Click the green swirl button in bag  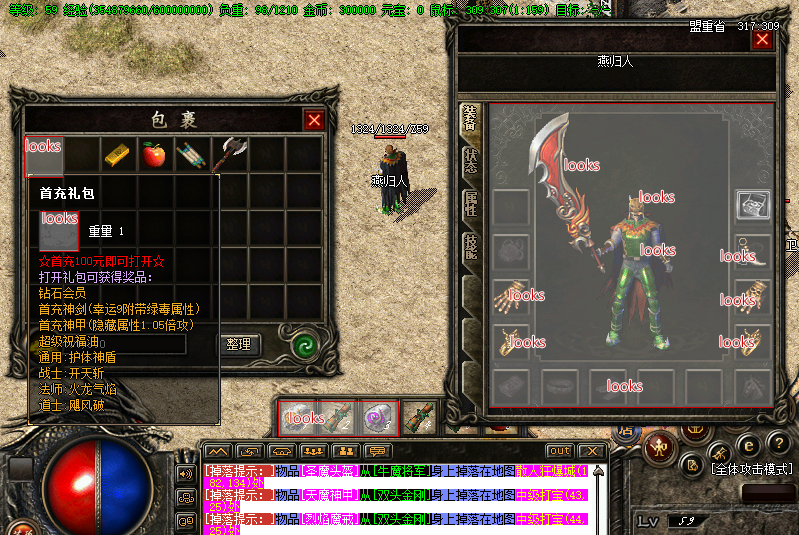(x=303, y=344)
